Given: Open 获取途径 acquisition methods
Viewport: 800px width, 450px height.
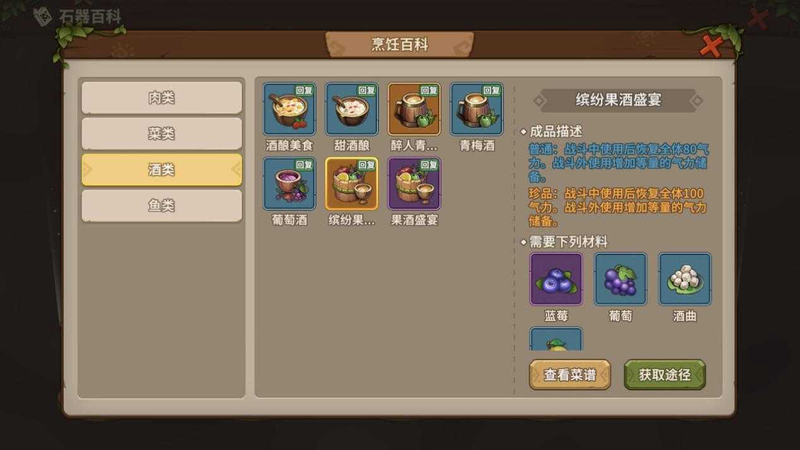Looking at the screenshot, I should [x=665, y=374].
